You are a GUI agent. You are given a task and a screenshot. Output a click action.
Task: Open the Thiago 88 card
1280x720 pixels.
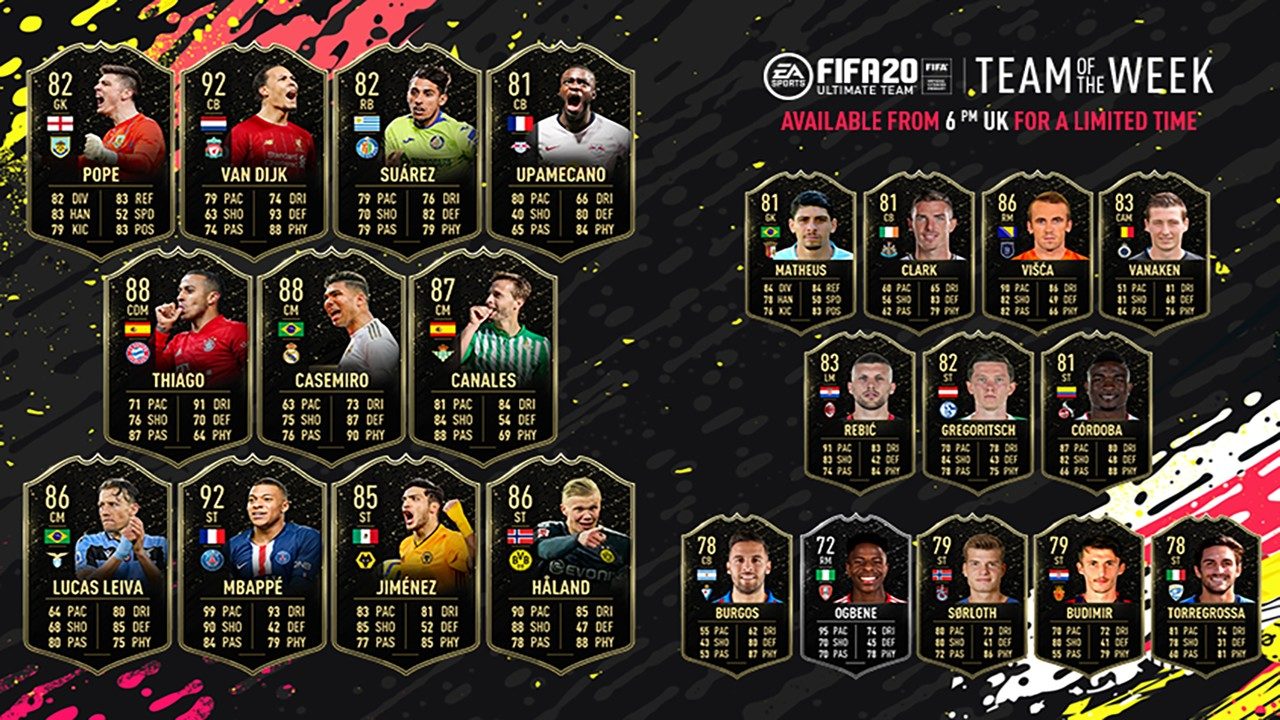point(177,355)
